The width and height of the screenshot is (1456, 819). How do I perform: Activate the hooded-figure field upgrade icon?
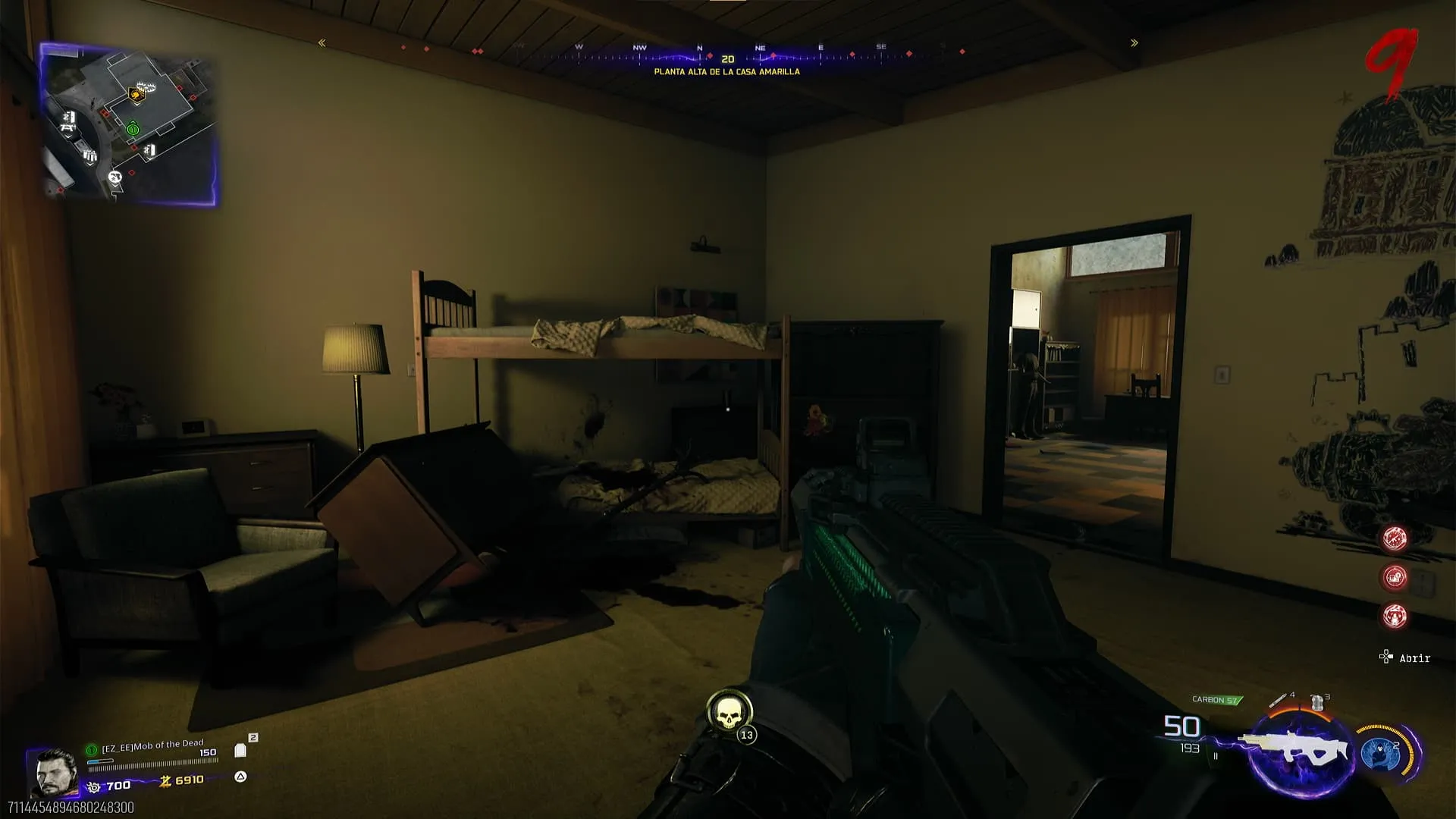pos(1382,753)
